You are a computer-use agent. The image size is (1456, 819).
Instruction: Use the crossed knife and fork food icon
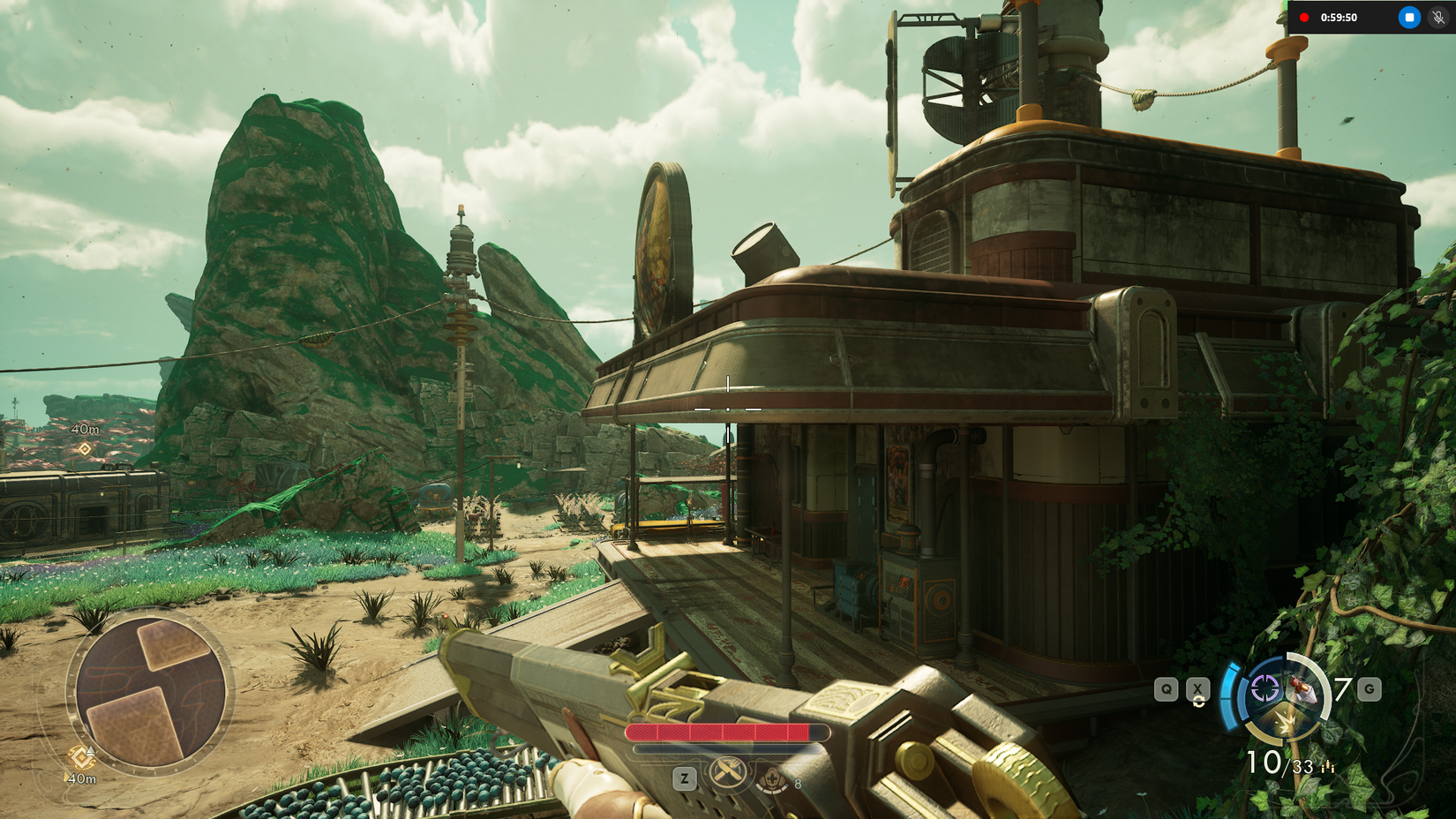tap(727, 774)
